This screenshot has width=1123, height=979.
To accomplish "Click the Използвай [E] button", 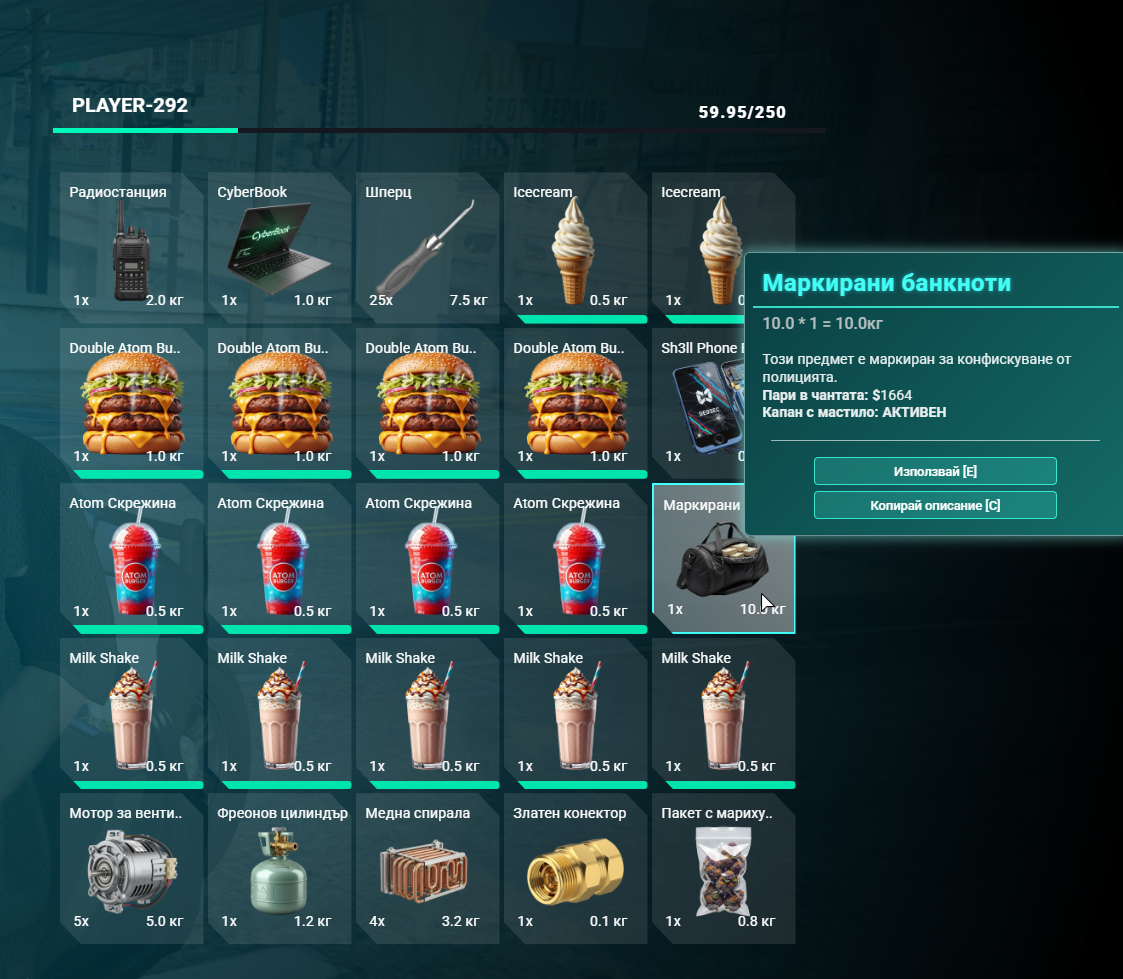I will [935, 471].
